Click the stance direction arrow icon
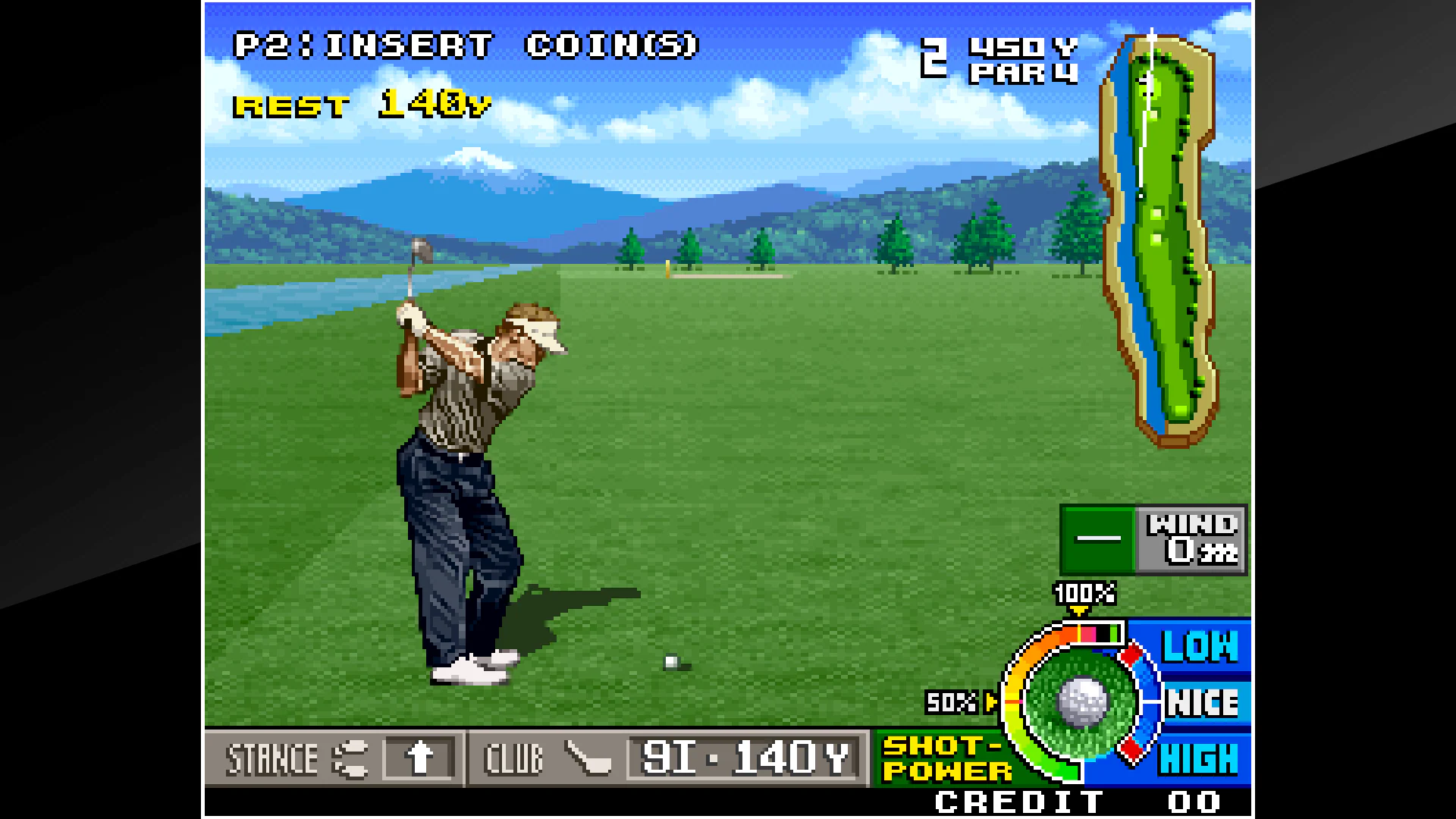The image size is (1456, 819). [418, 758]
